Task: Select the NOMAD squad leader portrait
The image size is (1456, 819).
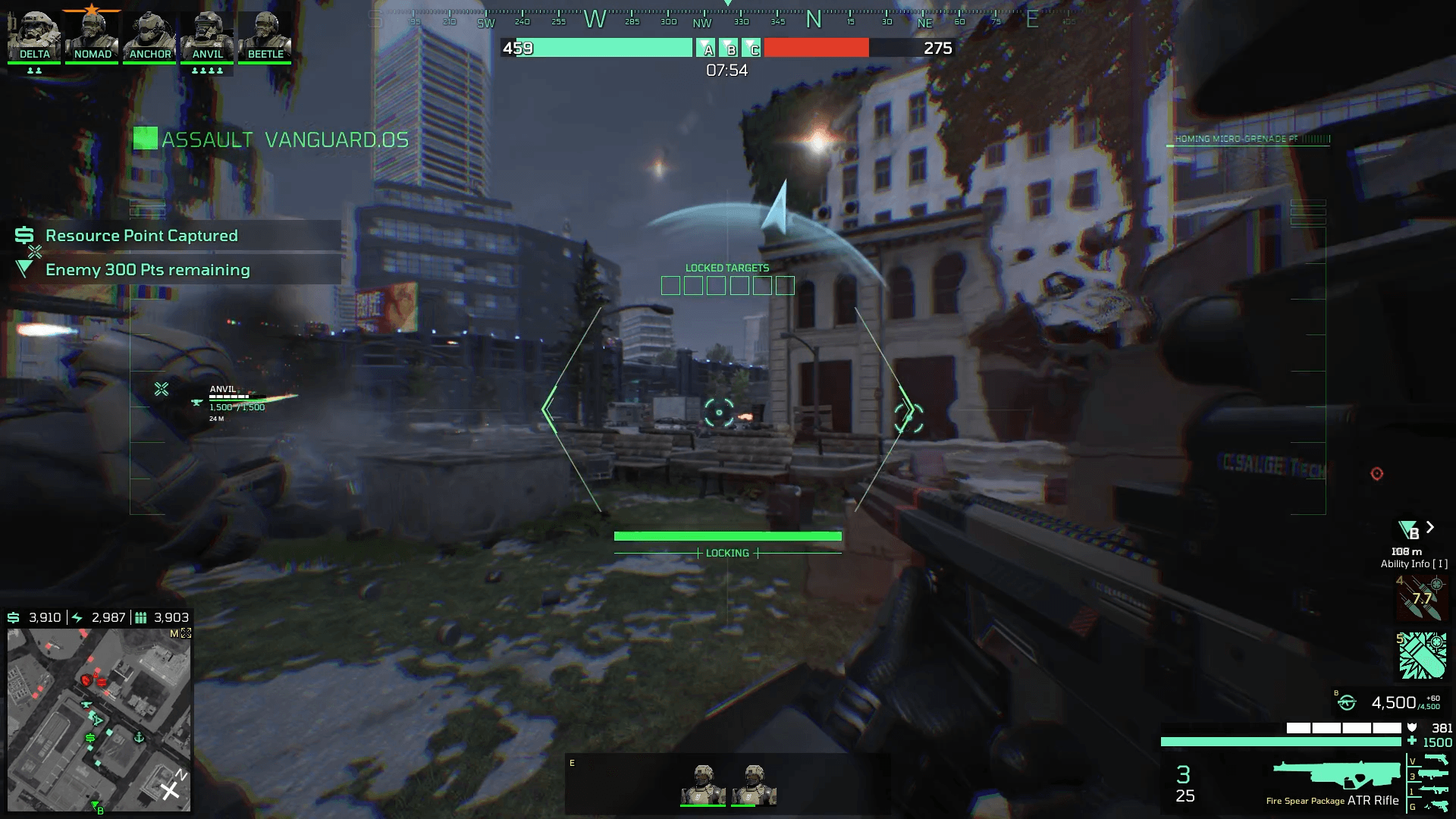Action: point(93,36)
